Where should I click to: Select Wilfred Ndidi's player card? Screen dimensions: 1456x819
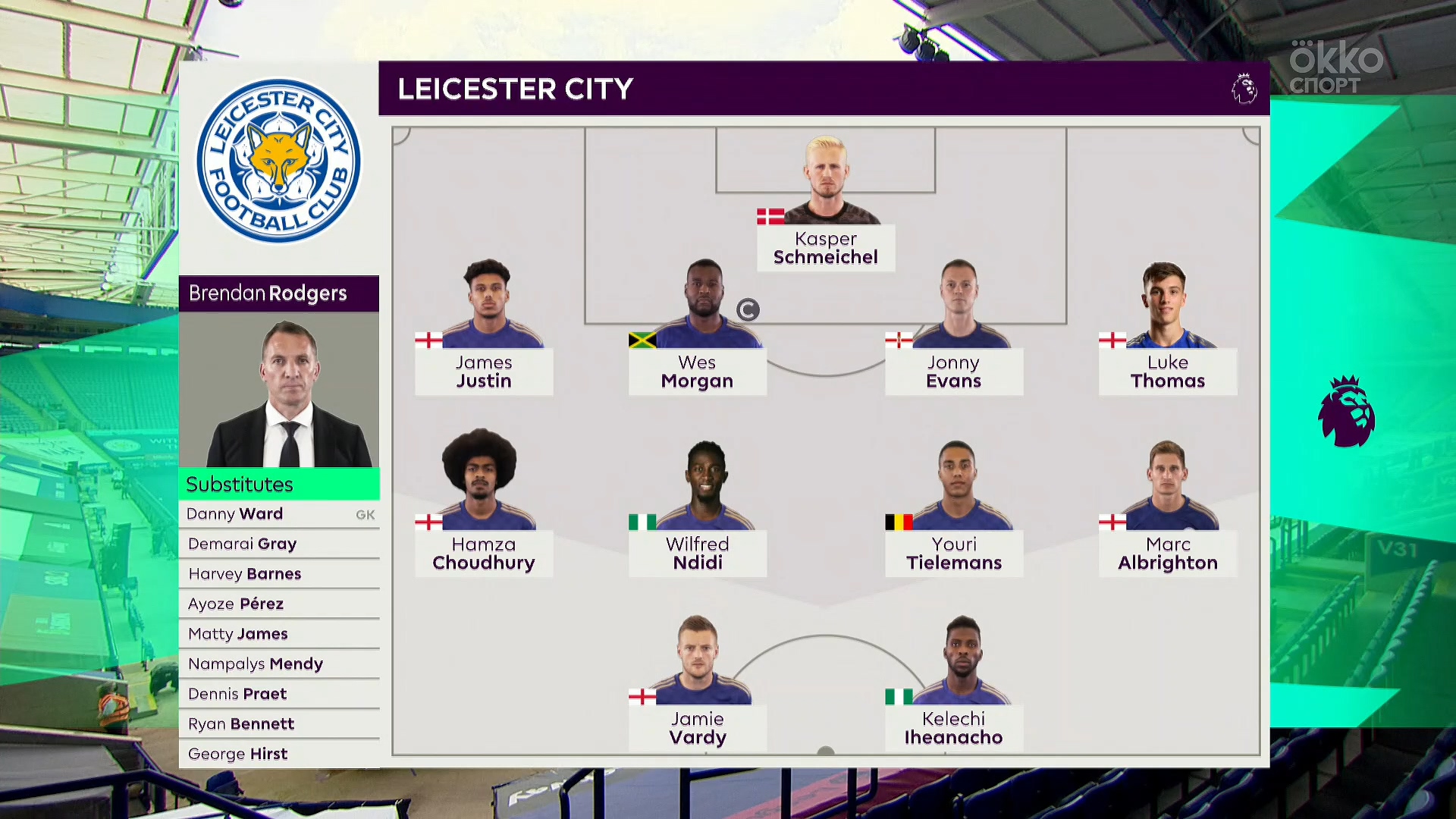[x=697, y=554]
